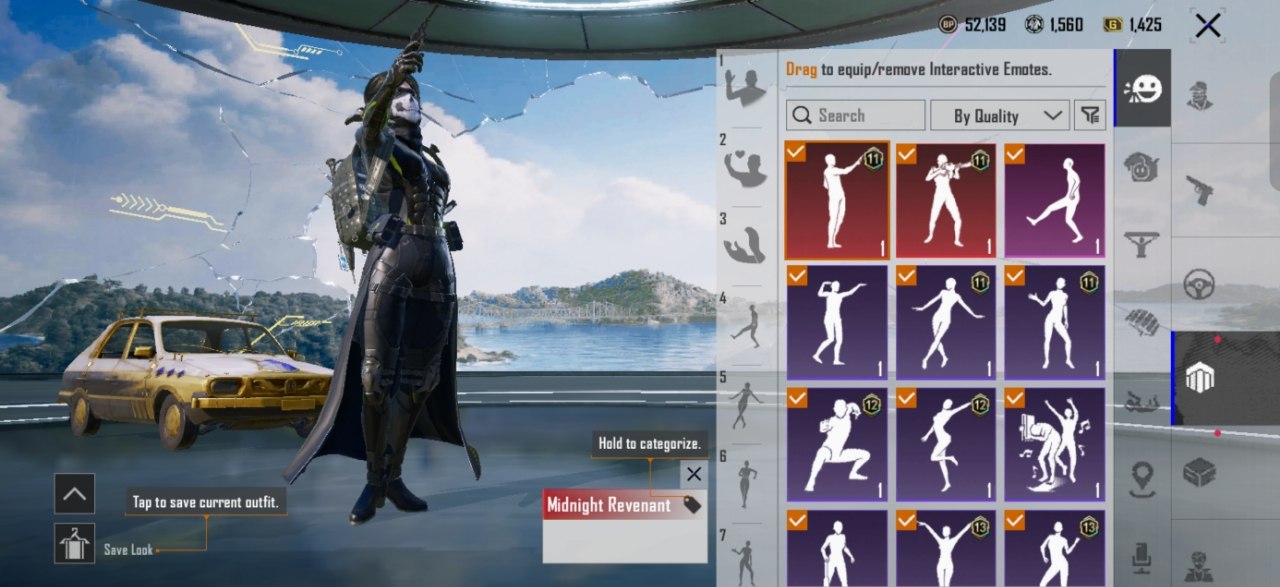Open the emote filter funnel button
1280x587 pixels.
coord(1090,115)
